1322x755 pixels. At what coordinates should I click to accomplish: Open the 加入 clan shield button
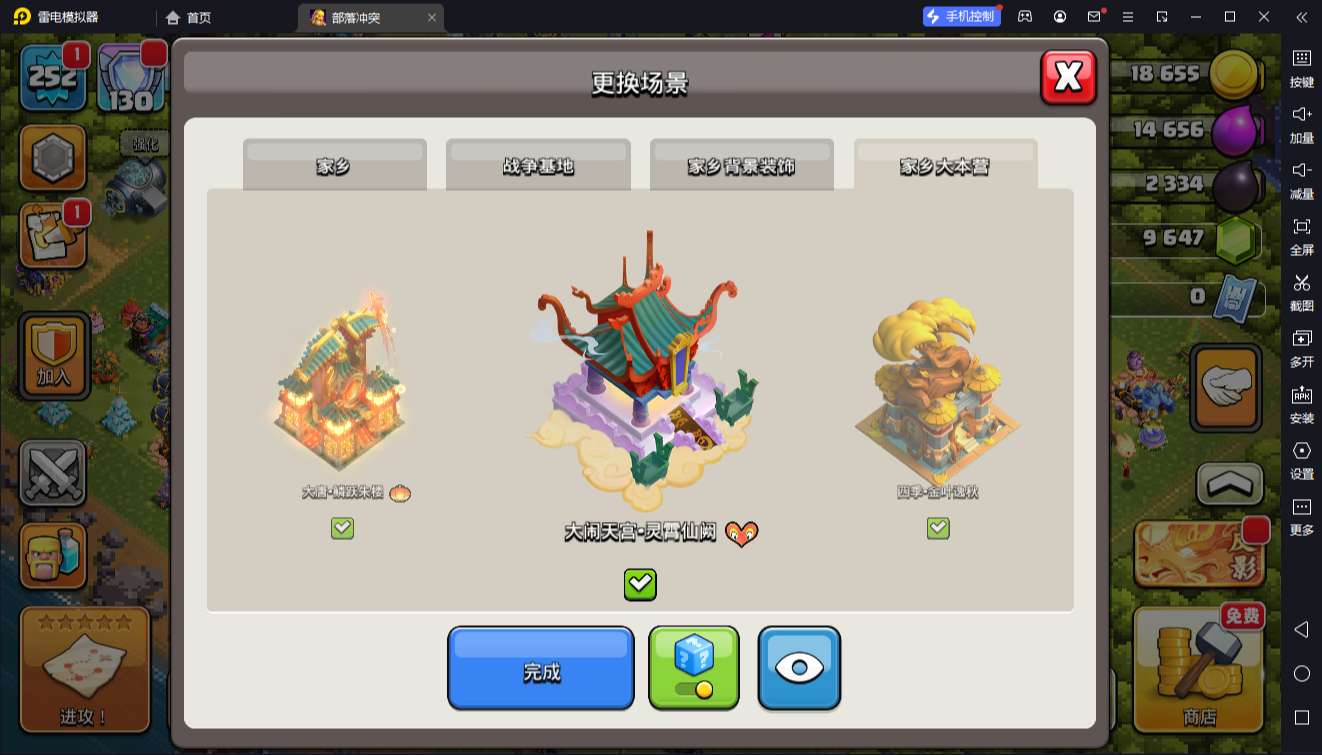(54, 355)
